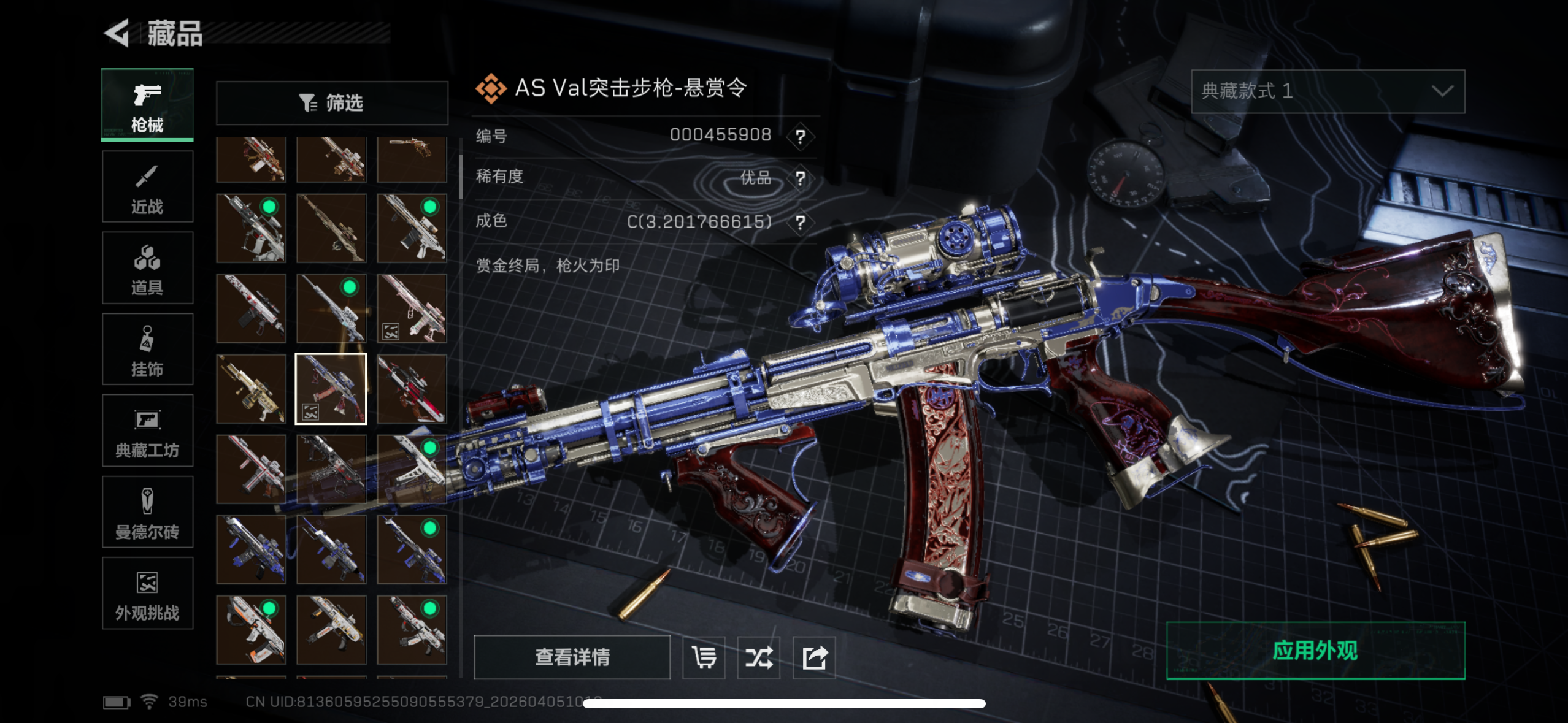The width and height of the screenshot is (1568, 723).
Task: Switch to the 枪械 firearms tab
Action: 147,105
